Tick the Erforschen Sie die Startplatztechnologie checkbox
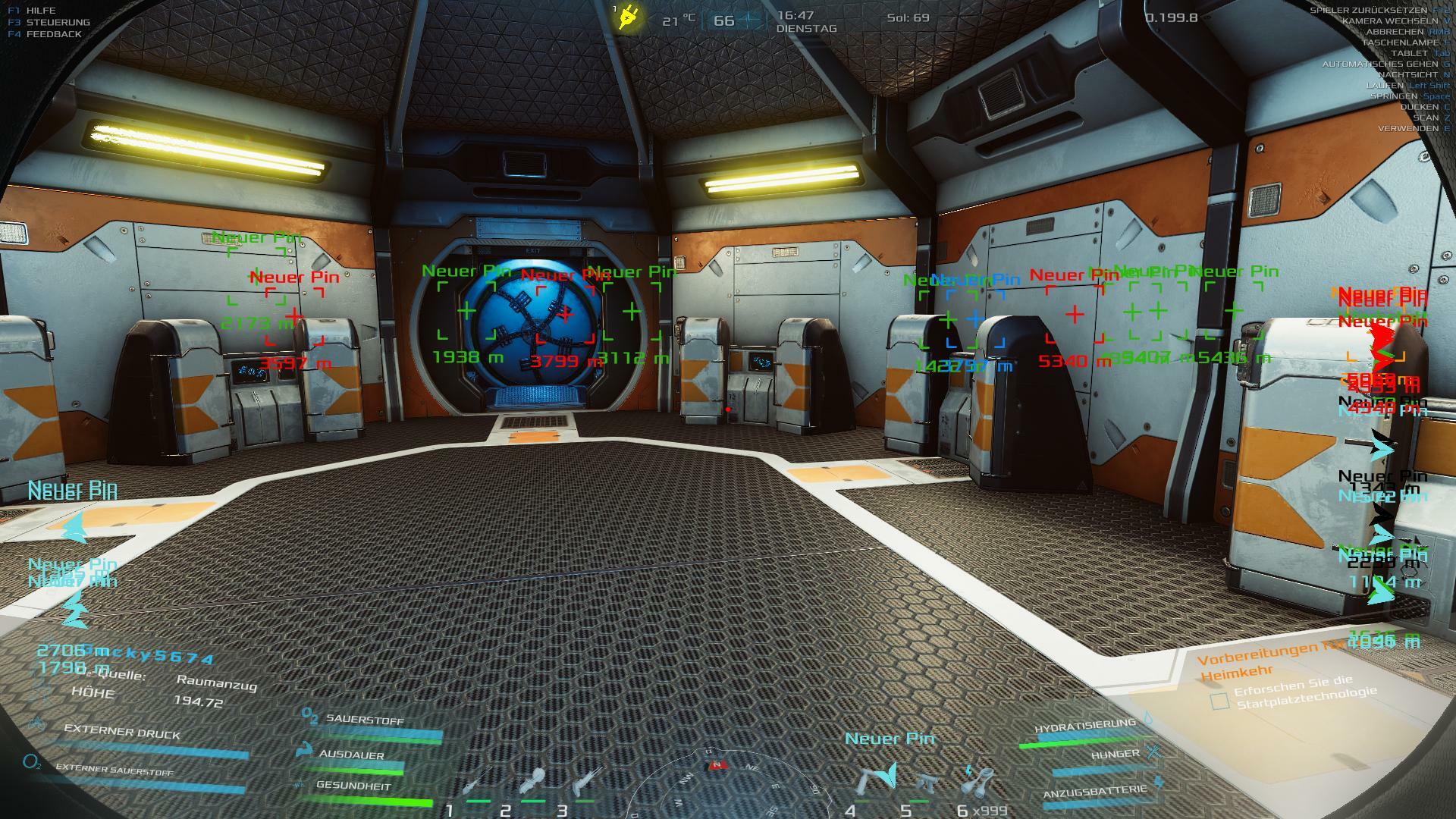This screenshot has height=819, width=1456. (1219, 701)
